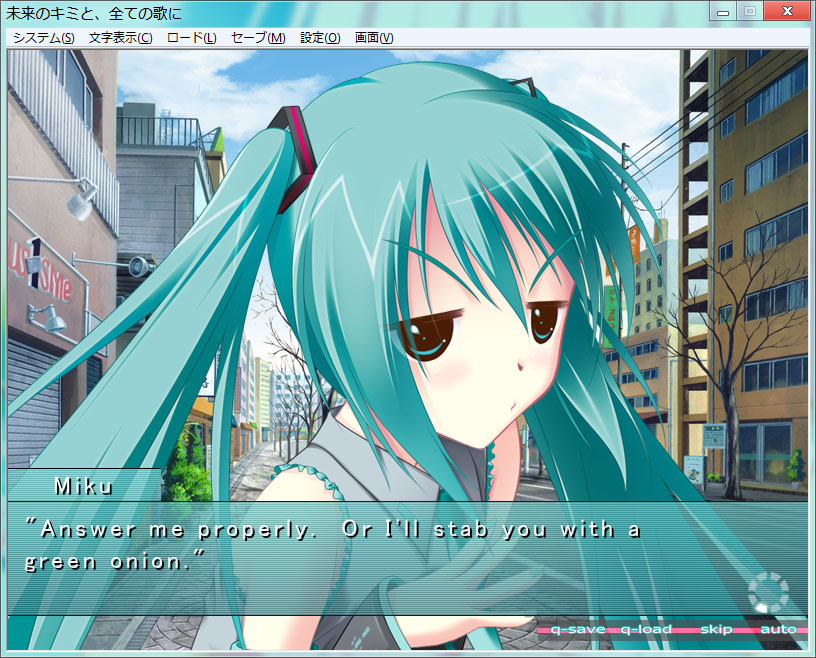Open the 設定(O) menu
The width and height of the screenshot is (816, 658).
point(320,38)
